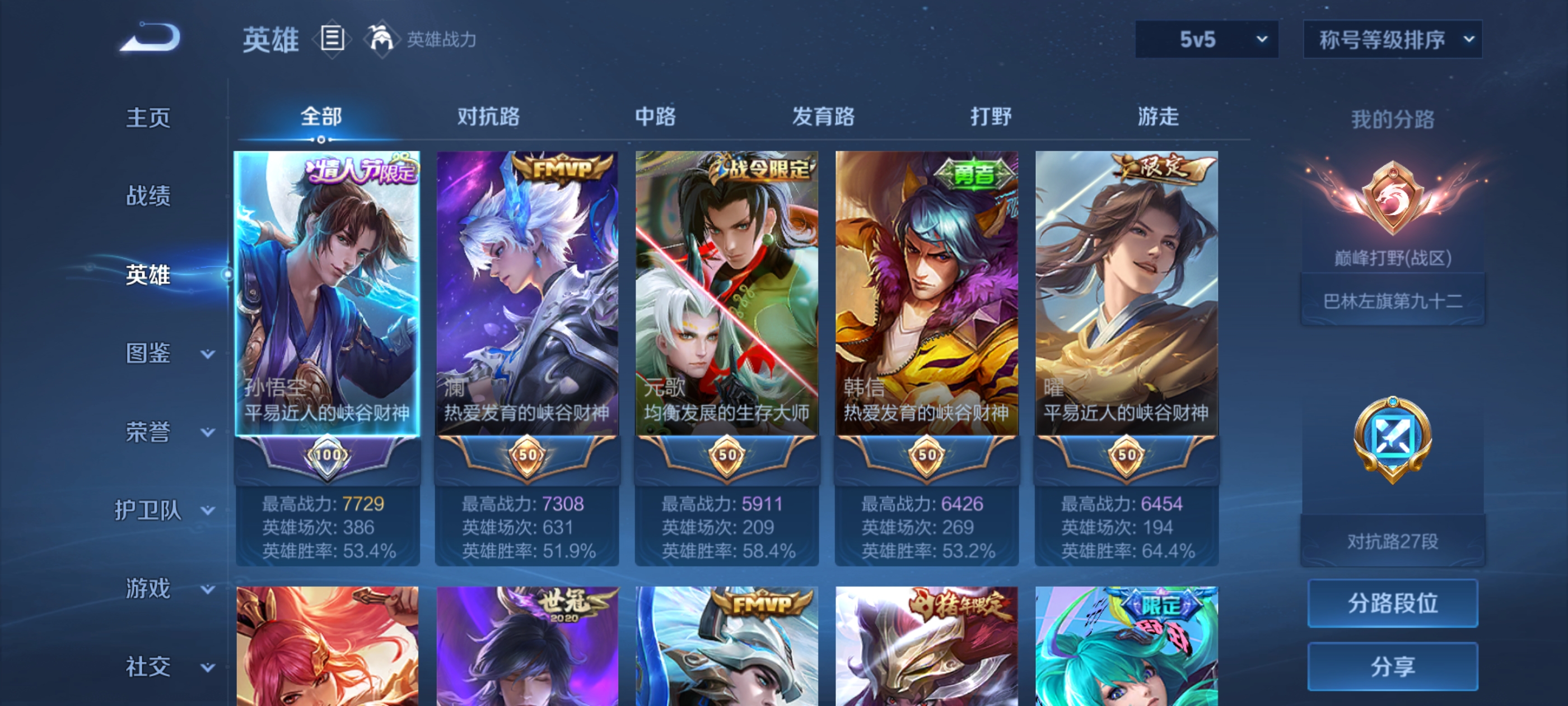Image resolution: width=1568 pixels, height=706 pixels.
Task: Toggle the 全部 filter tab selection
Action: pos(322,116)
